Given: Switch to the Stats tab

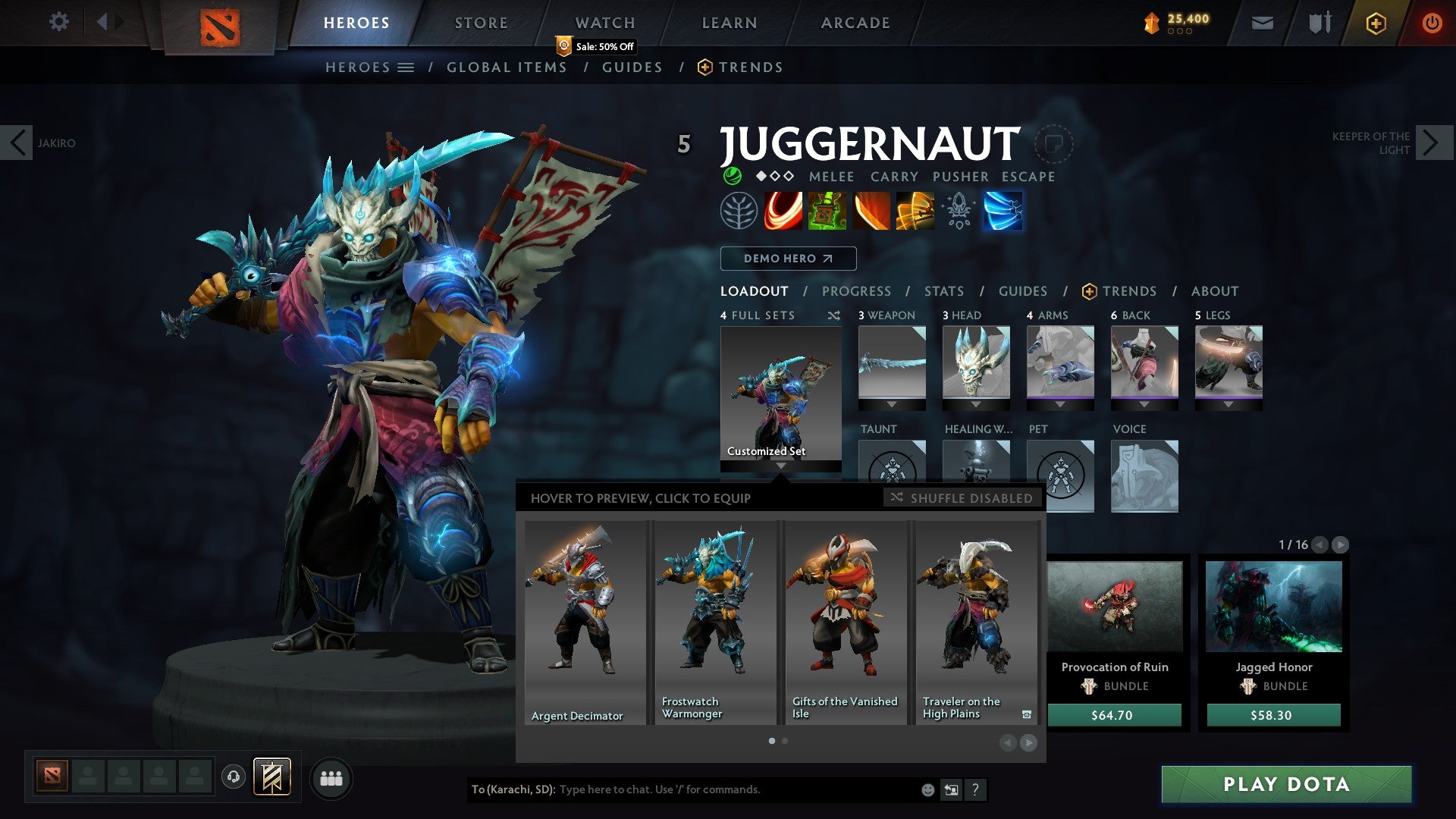Looking at the screenshot, I should click(943, 290).
